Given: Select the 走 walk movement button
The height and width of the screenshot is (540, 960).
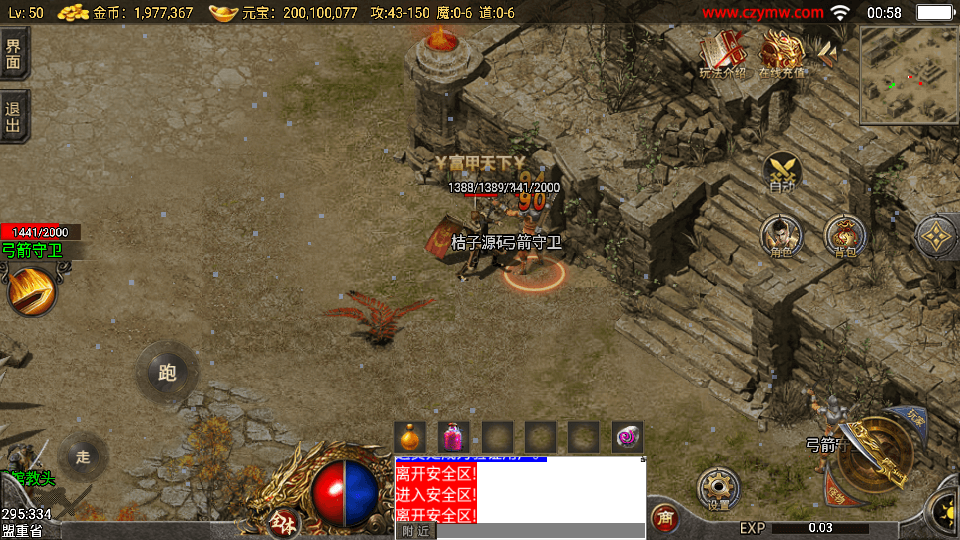Looking at the screenshot, I should tap(83, 457).
